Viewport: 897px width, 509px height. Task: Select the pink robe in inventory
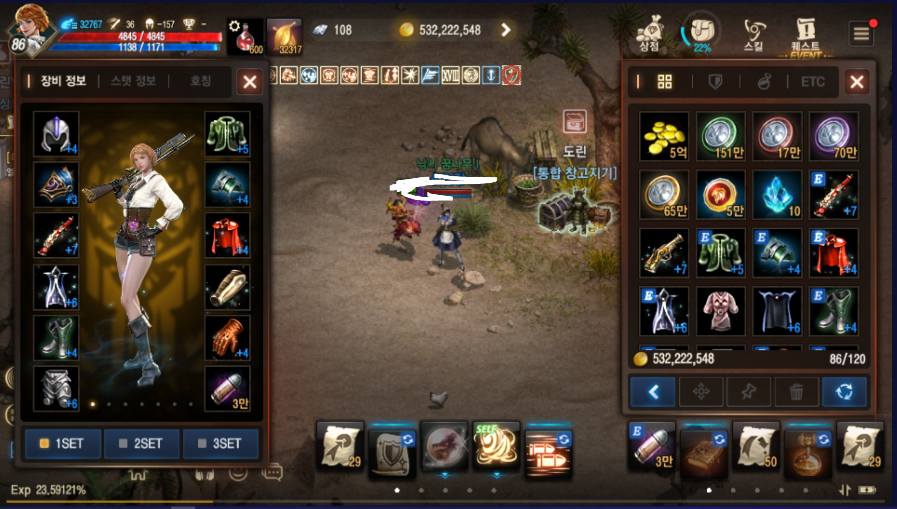(720, 311)
